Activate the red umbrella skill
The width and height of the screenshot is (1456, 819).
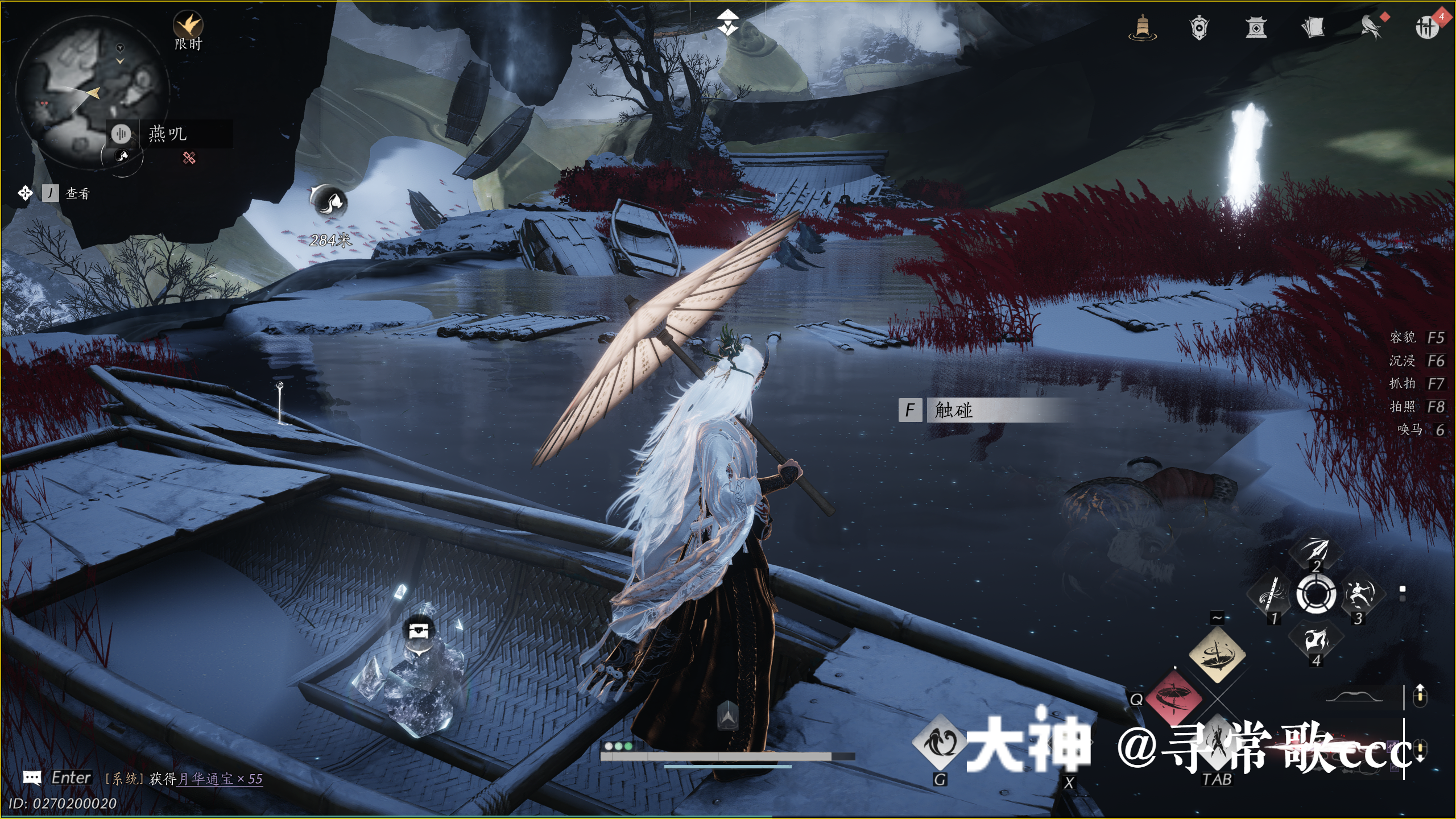pos(1173,697)
